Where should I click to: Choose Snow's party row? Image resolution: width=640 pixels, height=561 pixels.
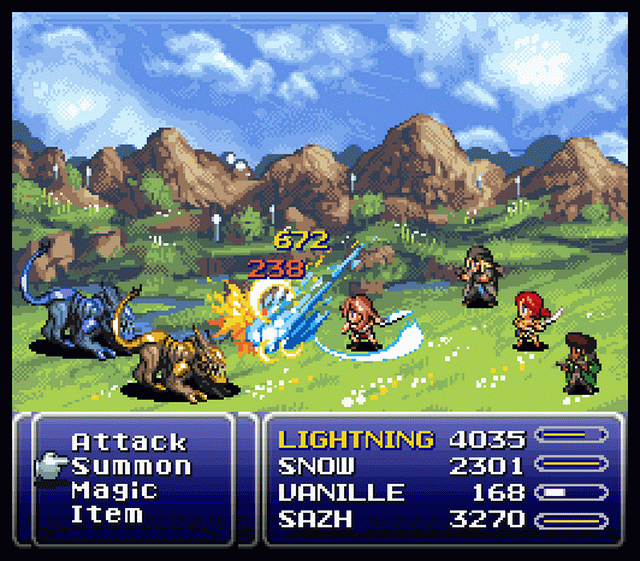(316, 465)
